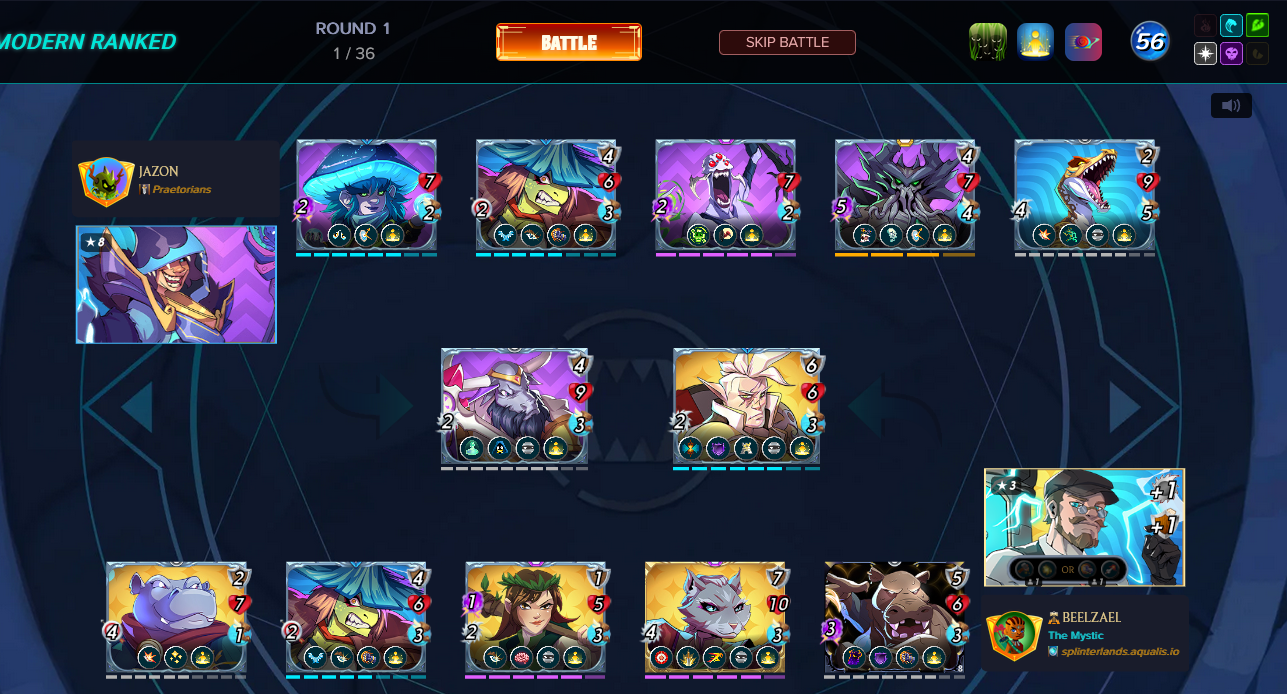
Task: Inspect the glowing eyes in grass ruleset icon
Action: pos(987,42)
